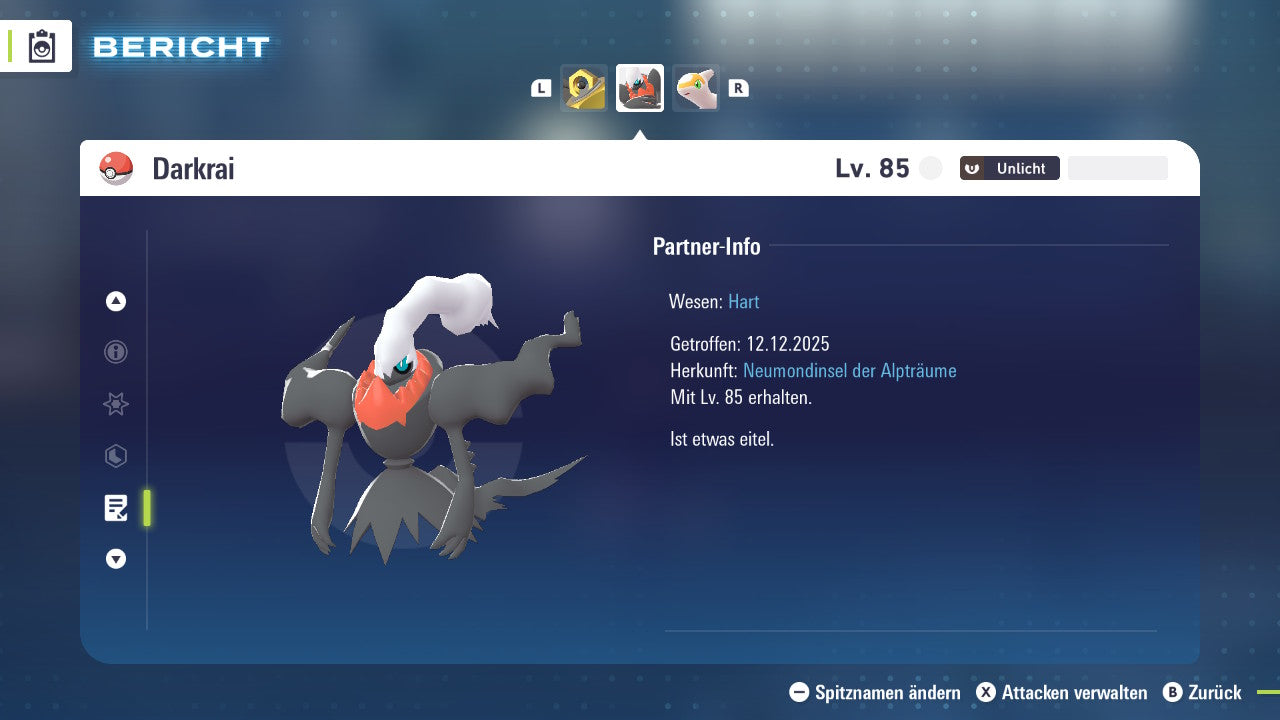Screen dimensions: 1280x720
Task: Select the info page icon in sidebar
Action: 115,352
